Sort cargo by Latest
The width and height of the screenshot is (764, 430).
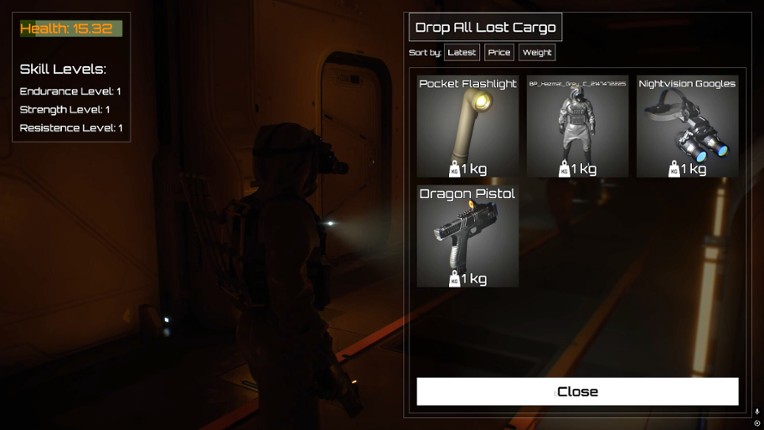pyautogui.click(x=462, y=52)
